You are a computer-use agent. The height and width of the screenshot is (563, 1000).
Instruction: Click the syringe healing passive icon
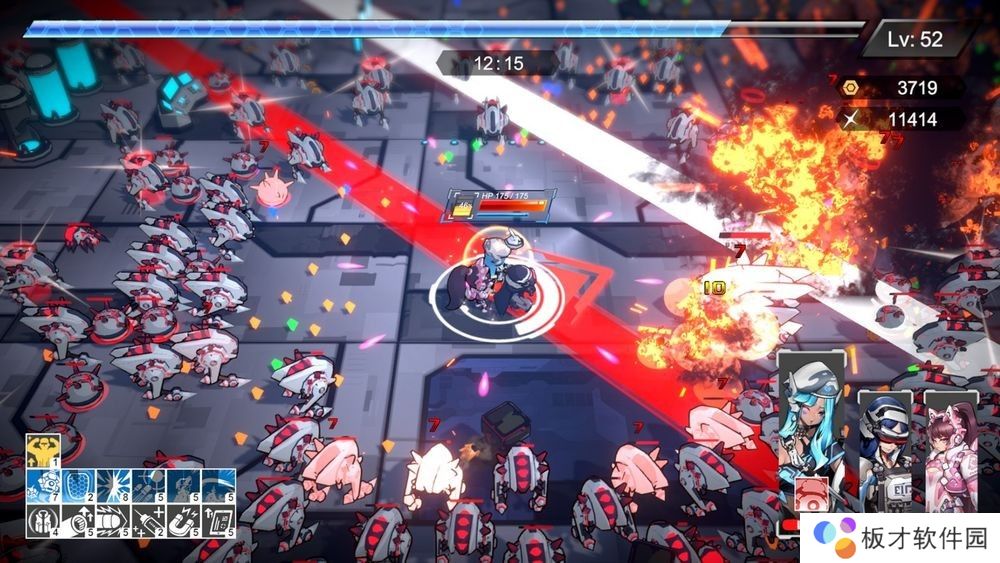pos(148,519)
